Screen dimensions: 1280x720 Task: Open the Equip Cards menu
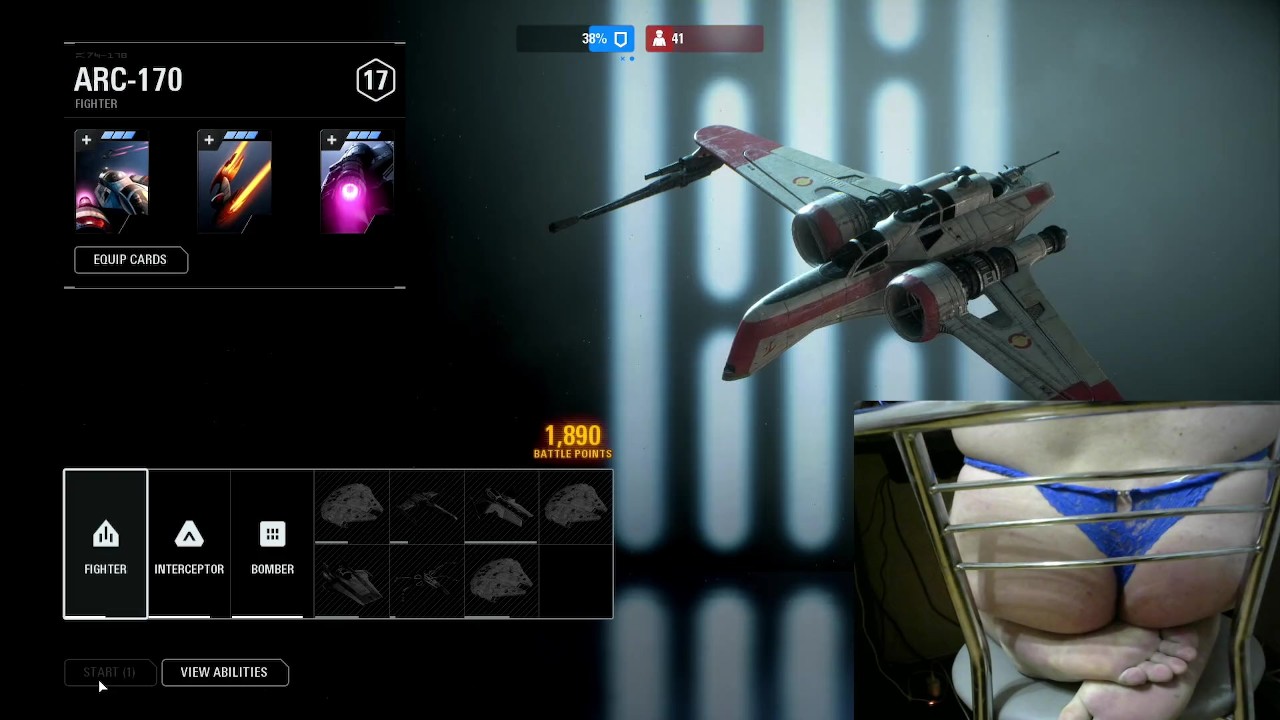tap(130, 260)
